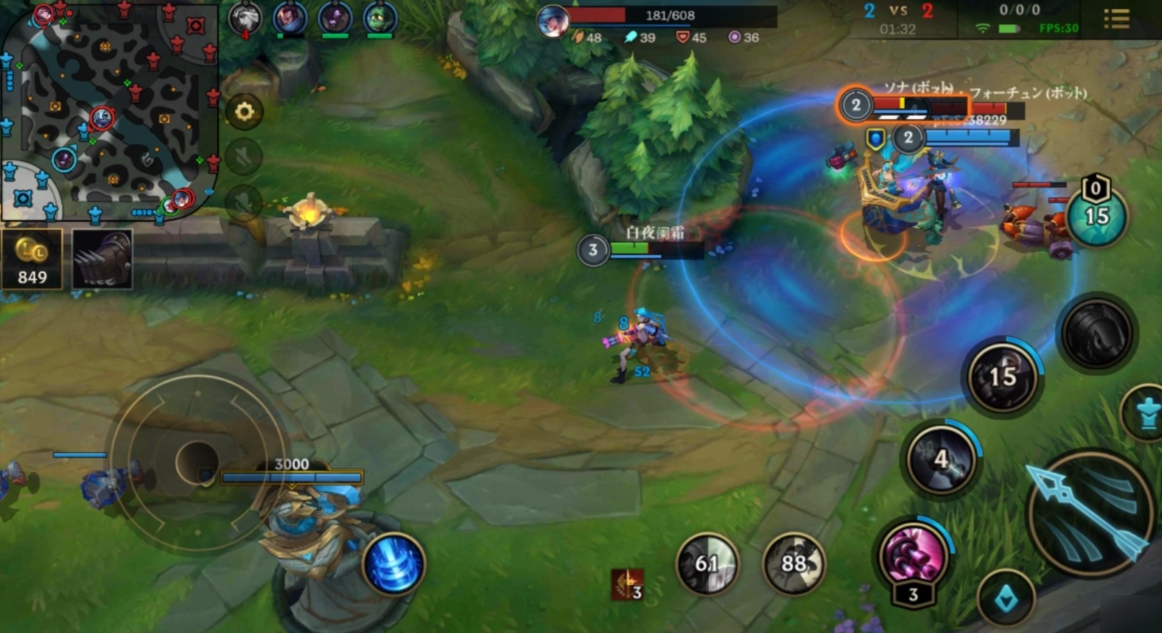This screenshot has height=633, width=1162.
Task: Use the summoner spell with 88 cooldown
Action: (x=794, y=564)
